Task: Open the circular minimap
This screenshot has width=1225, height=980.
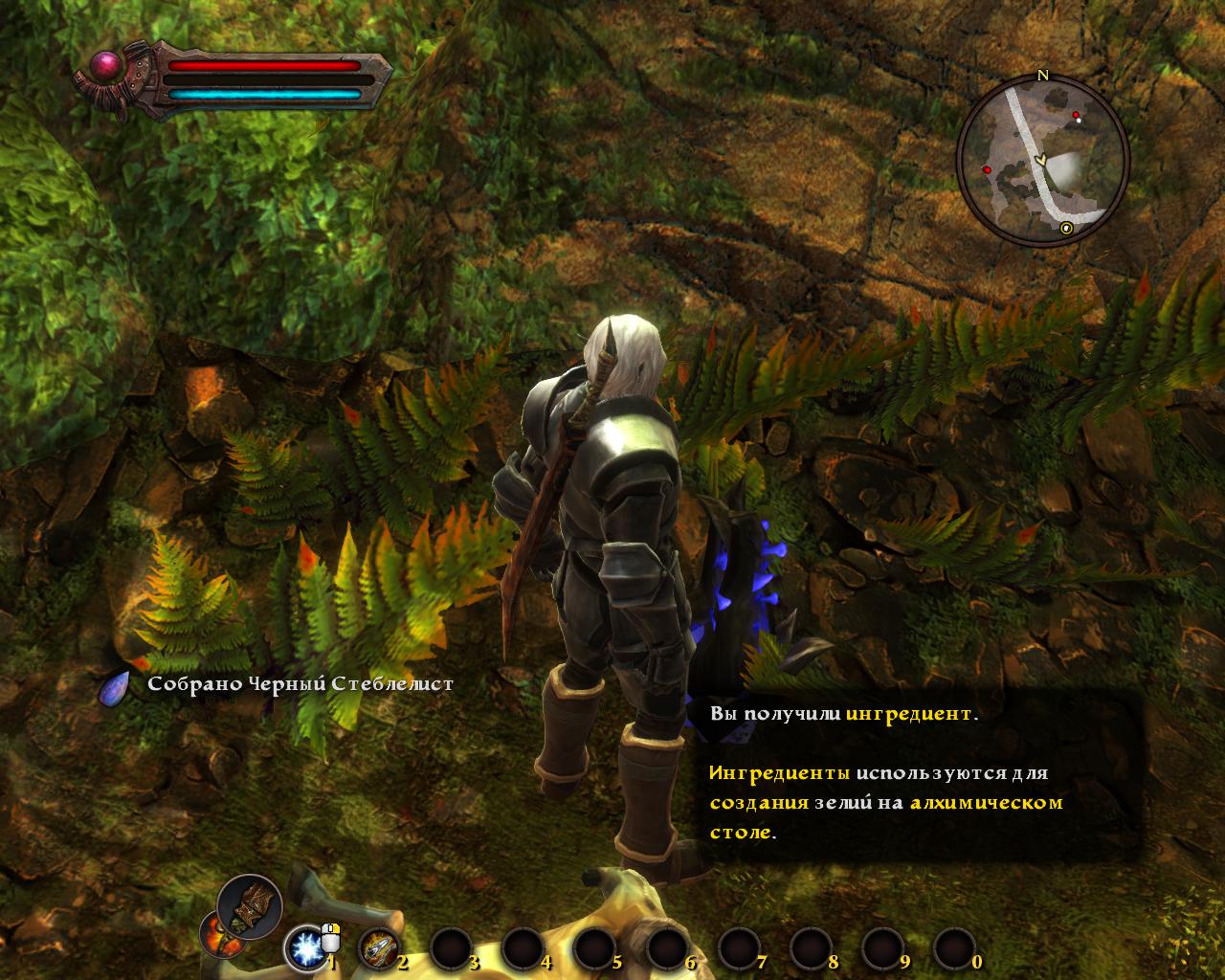Action: pyautogui.click(x=1042, y=160)
